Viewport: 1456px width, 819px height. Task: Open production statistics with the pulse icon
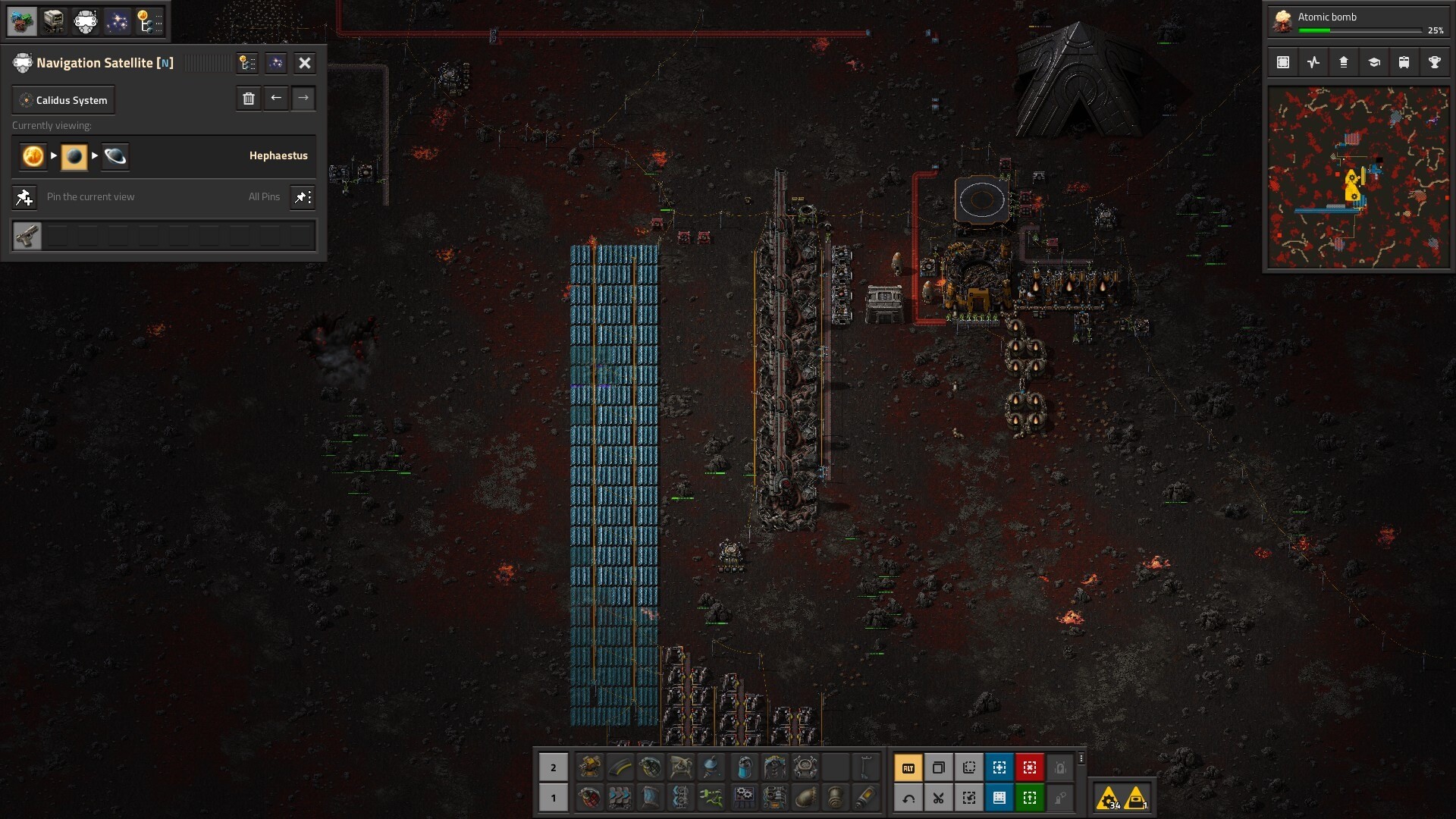1313,63
